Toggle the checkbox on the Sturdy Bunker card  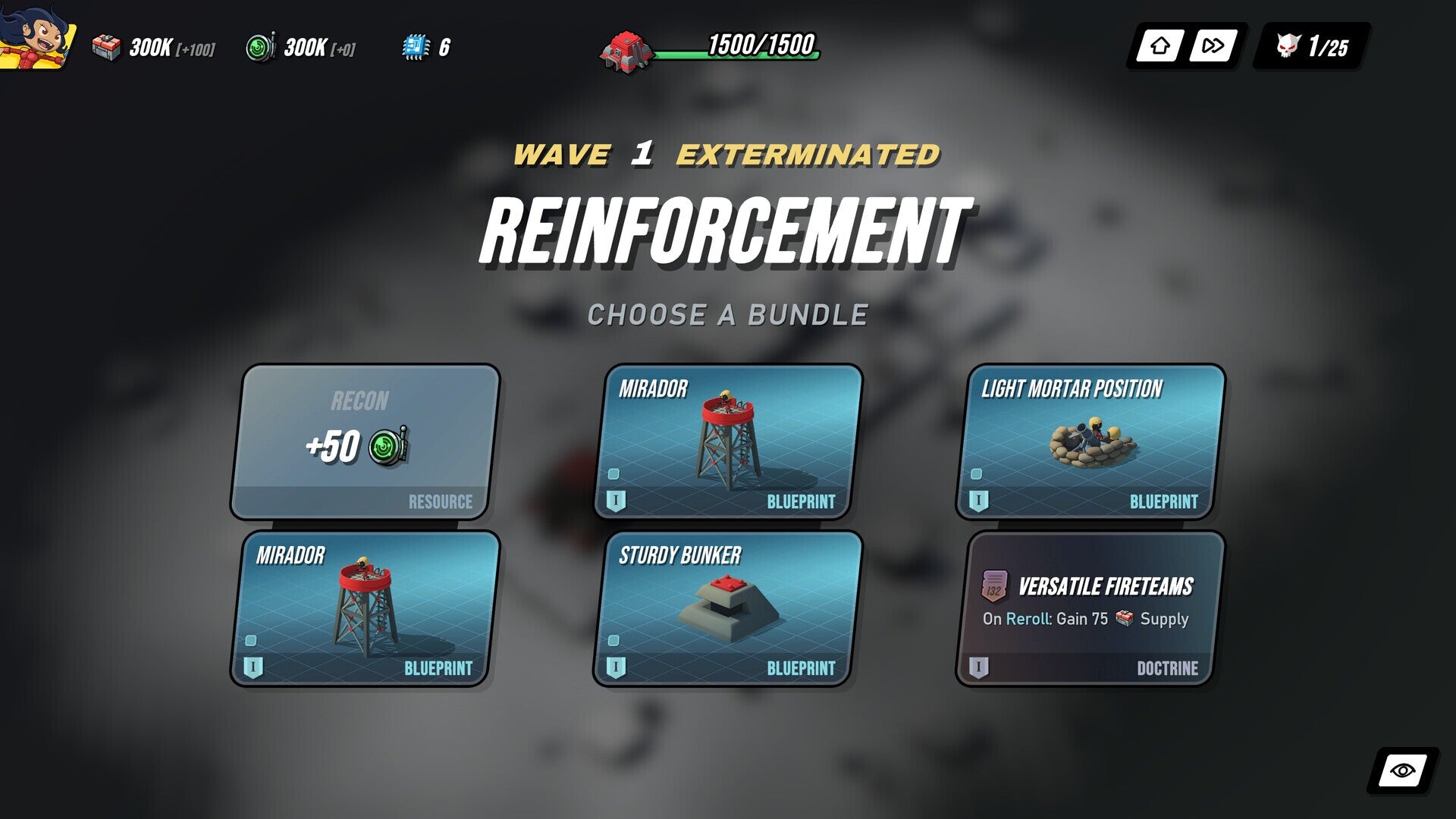(613, 640)
